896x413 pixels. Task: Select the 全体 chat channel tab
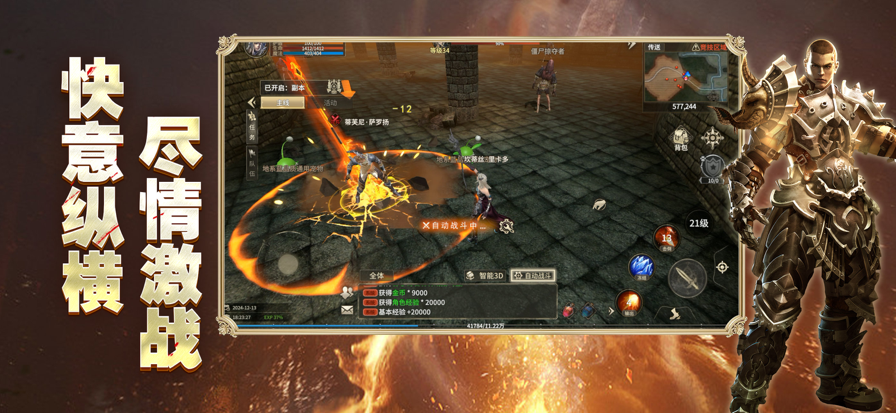tap(377, 275)
